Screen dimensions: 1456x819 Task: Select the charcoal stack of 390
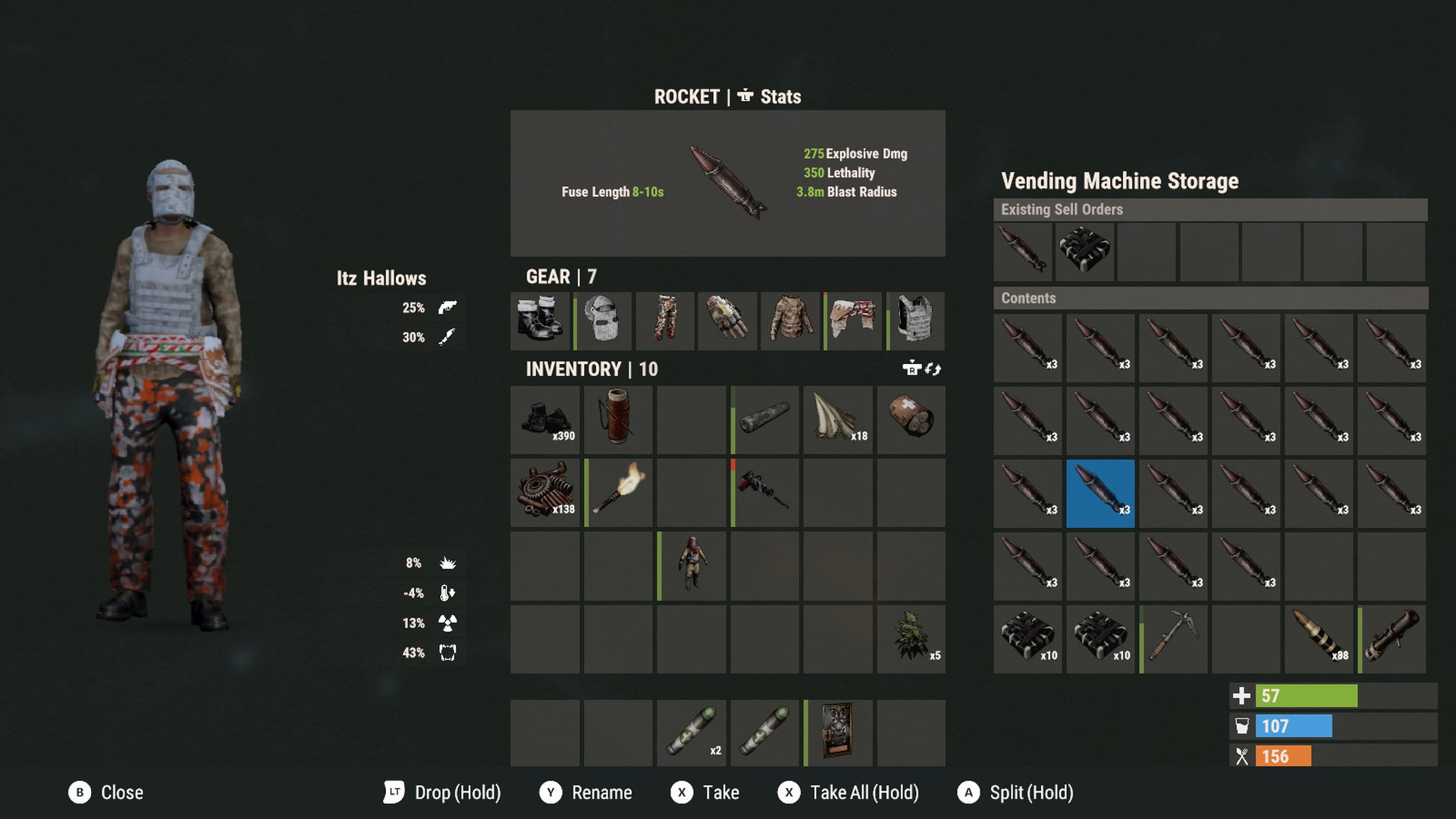(545, 419)
